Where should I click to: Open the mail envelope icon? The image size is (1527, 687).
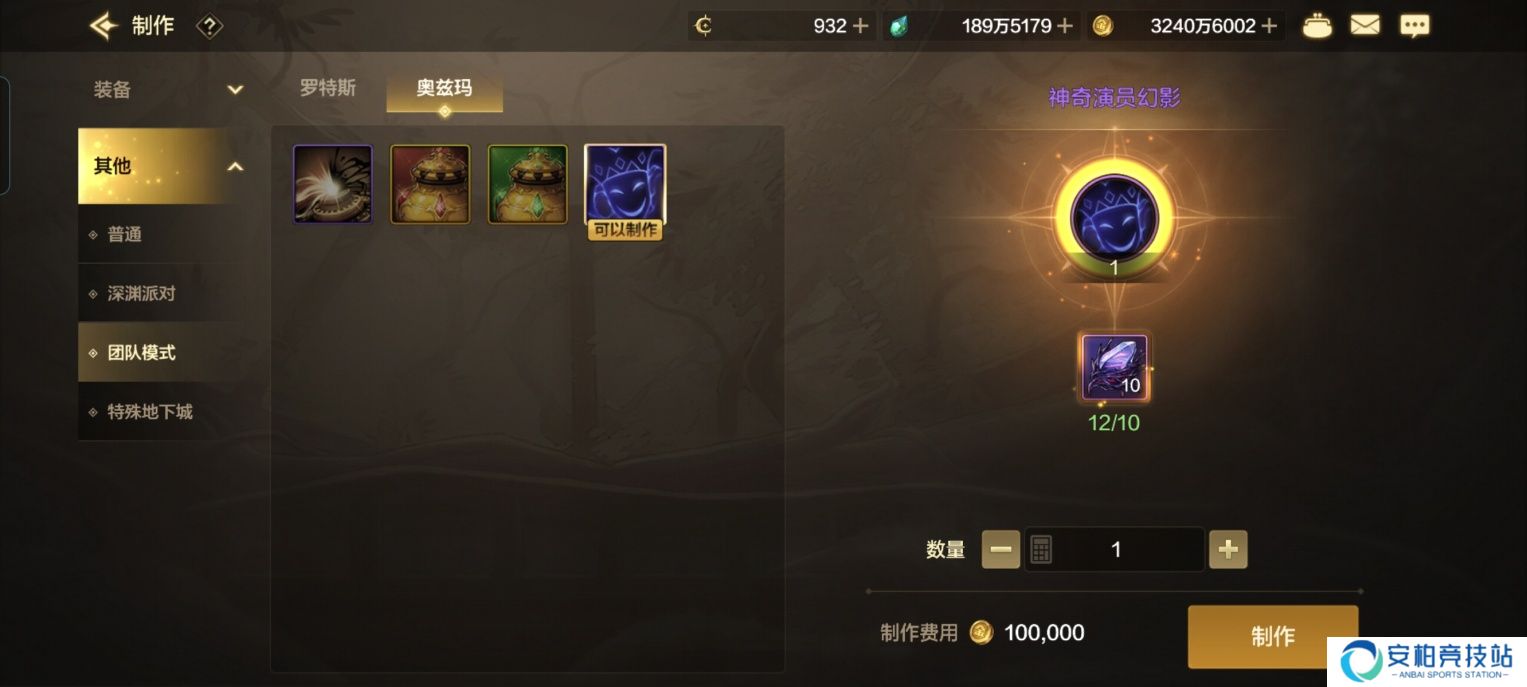coord(1364,26)
